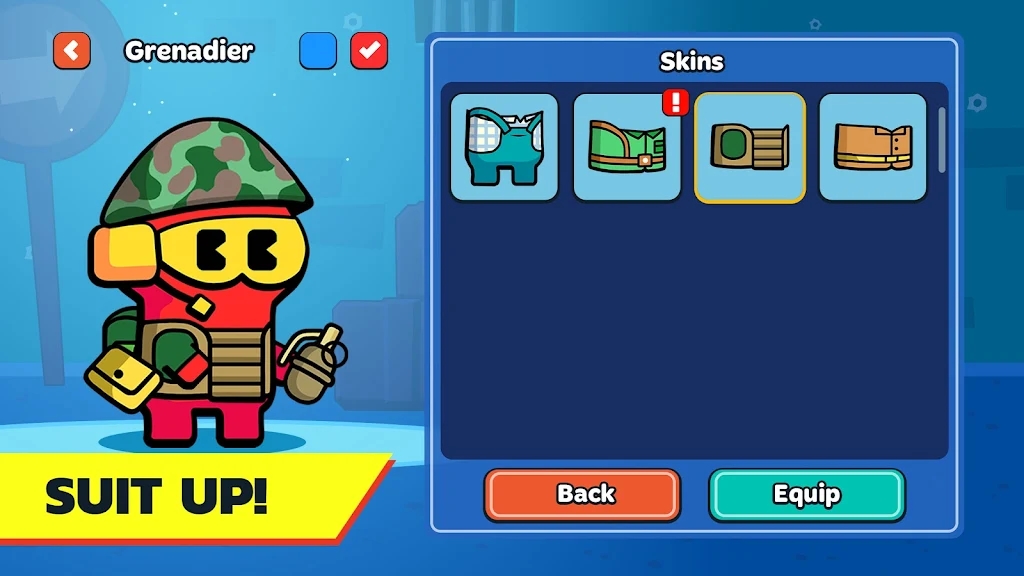The height and width of the screenshot is (576, 1024).
Task: Toggle the red checkmark box
Action: tap(369, 51)
